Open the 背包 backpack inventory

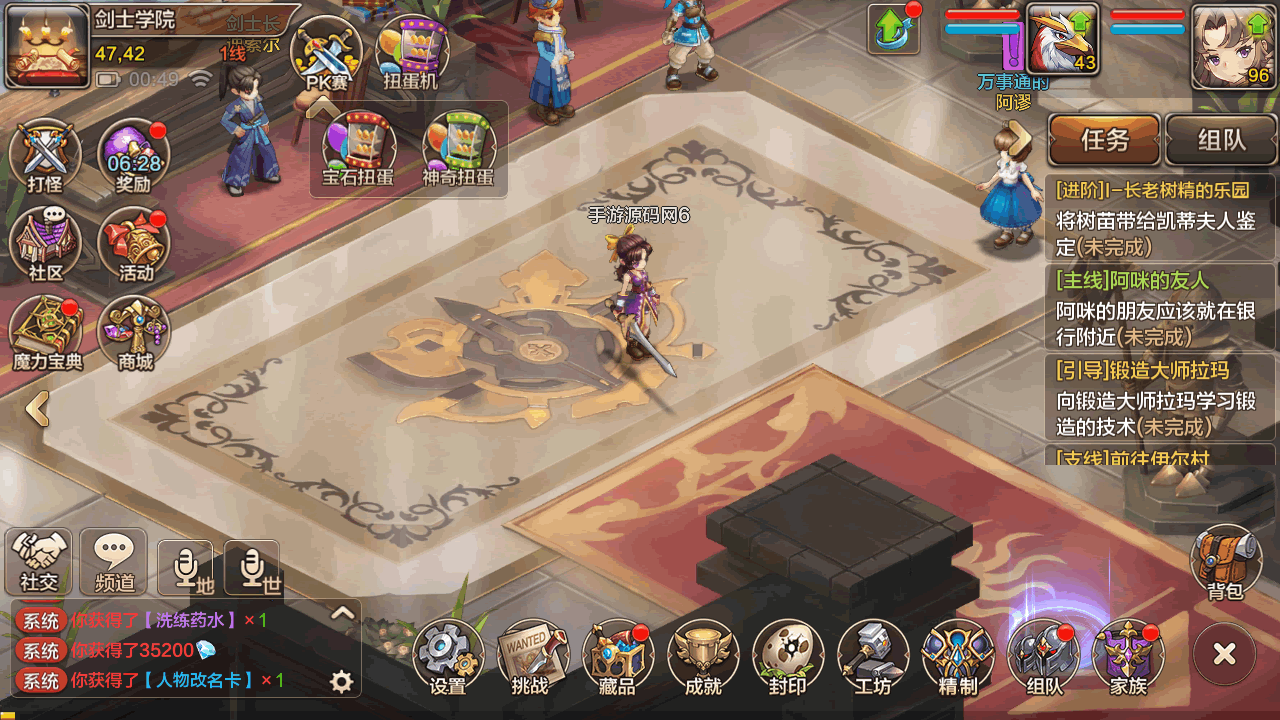point(1225,561)
